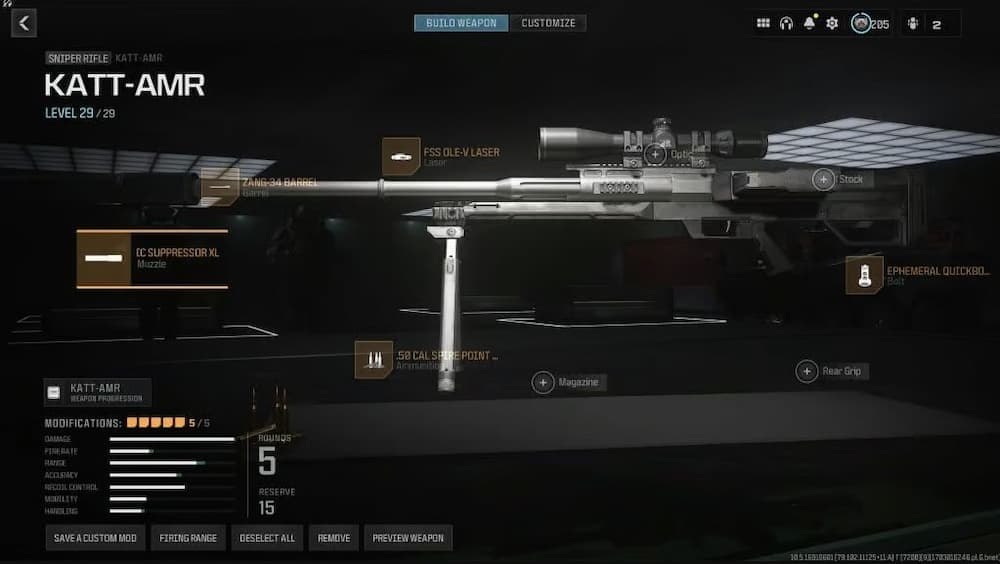Open the grid menu icon
The image size is (1000, 564).
tap(763, 23)
